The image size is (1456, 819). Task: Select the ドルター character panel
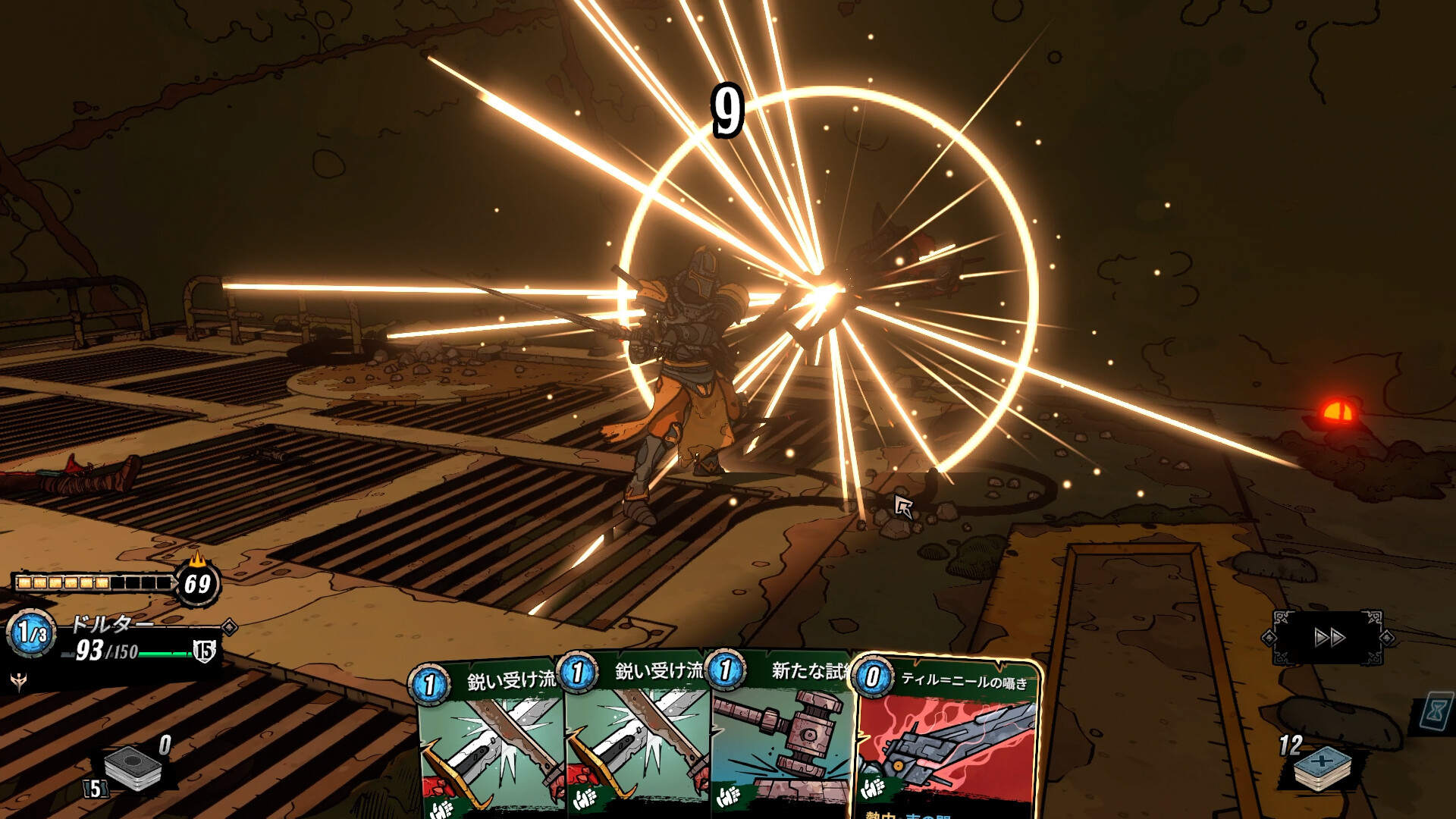pos(114,639)
